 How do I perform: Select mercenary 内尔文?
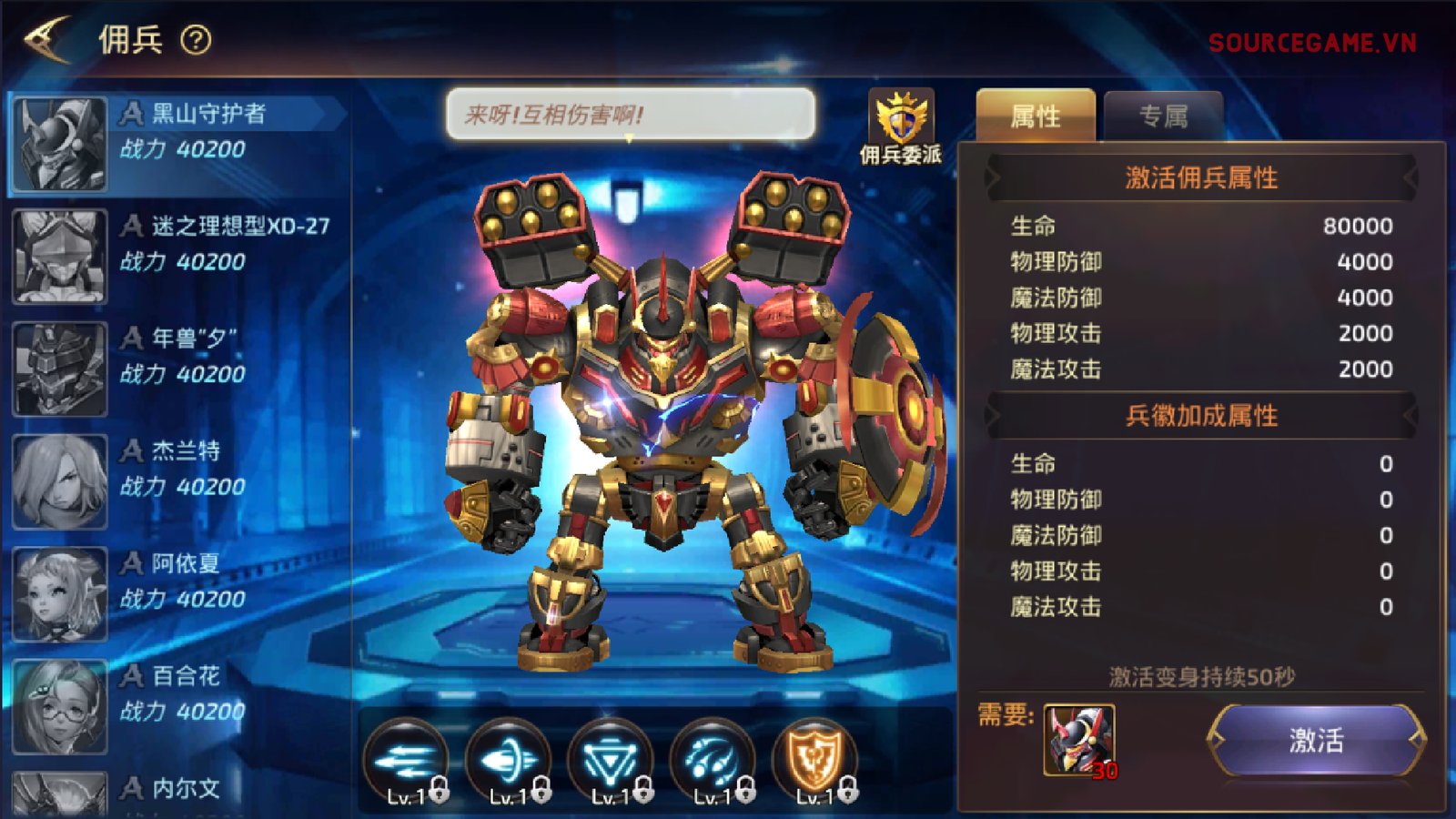[x=177, y=792]
